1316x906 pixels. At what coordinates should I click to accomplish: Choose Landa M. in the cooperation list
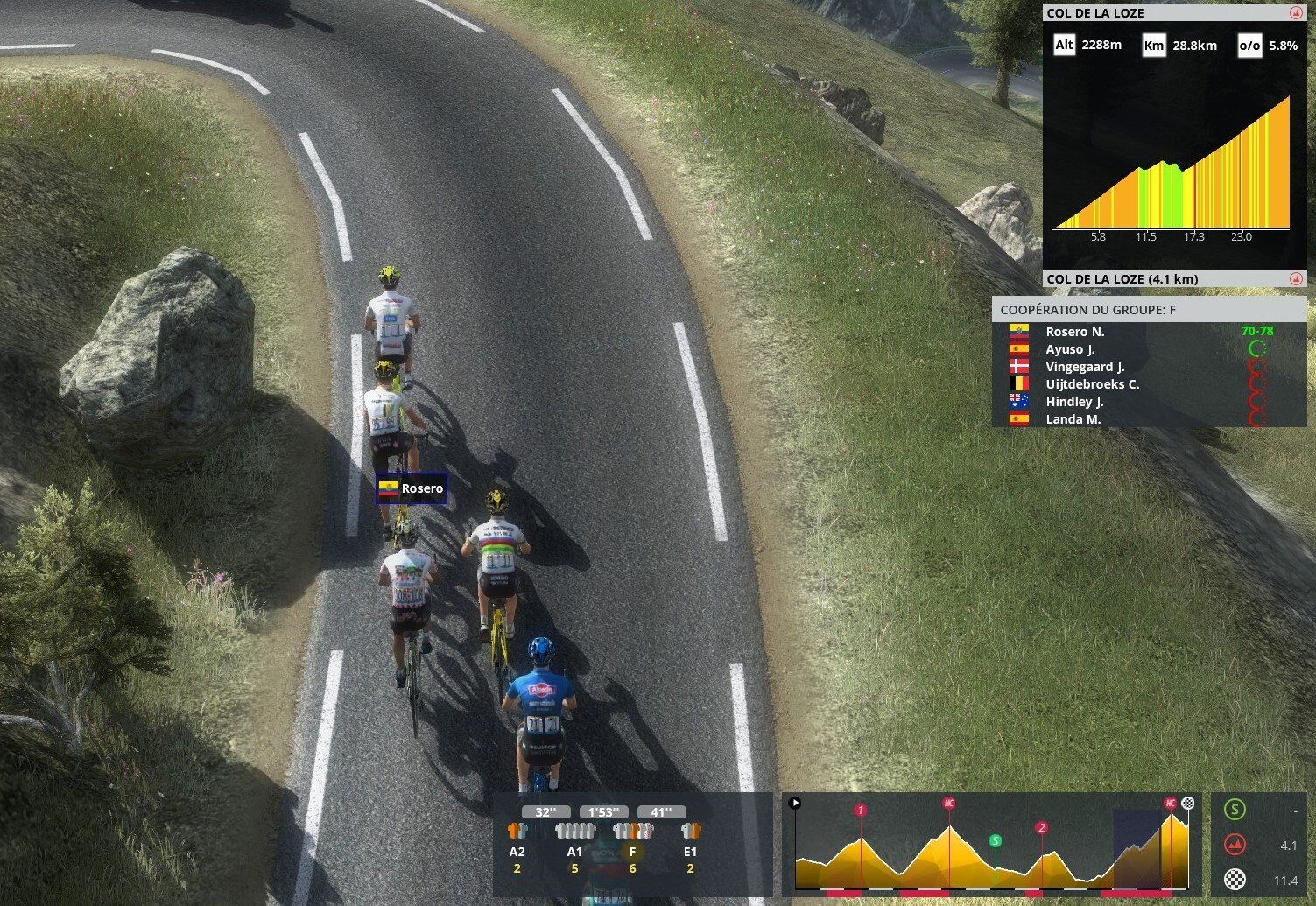point(1073,419)
